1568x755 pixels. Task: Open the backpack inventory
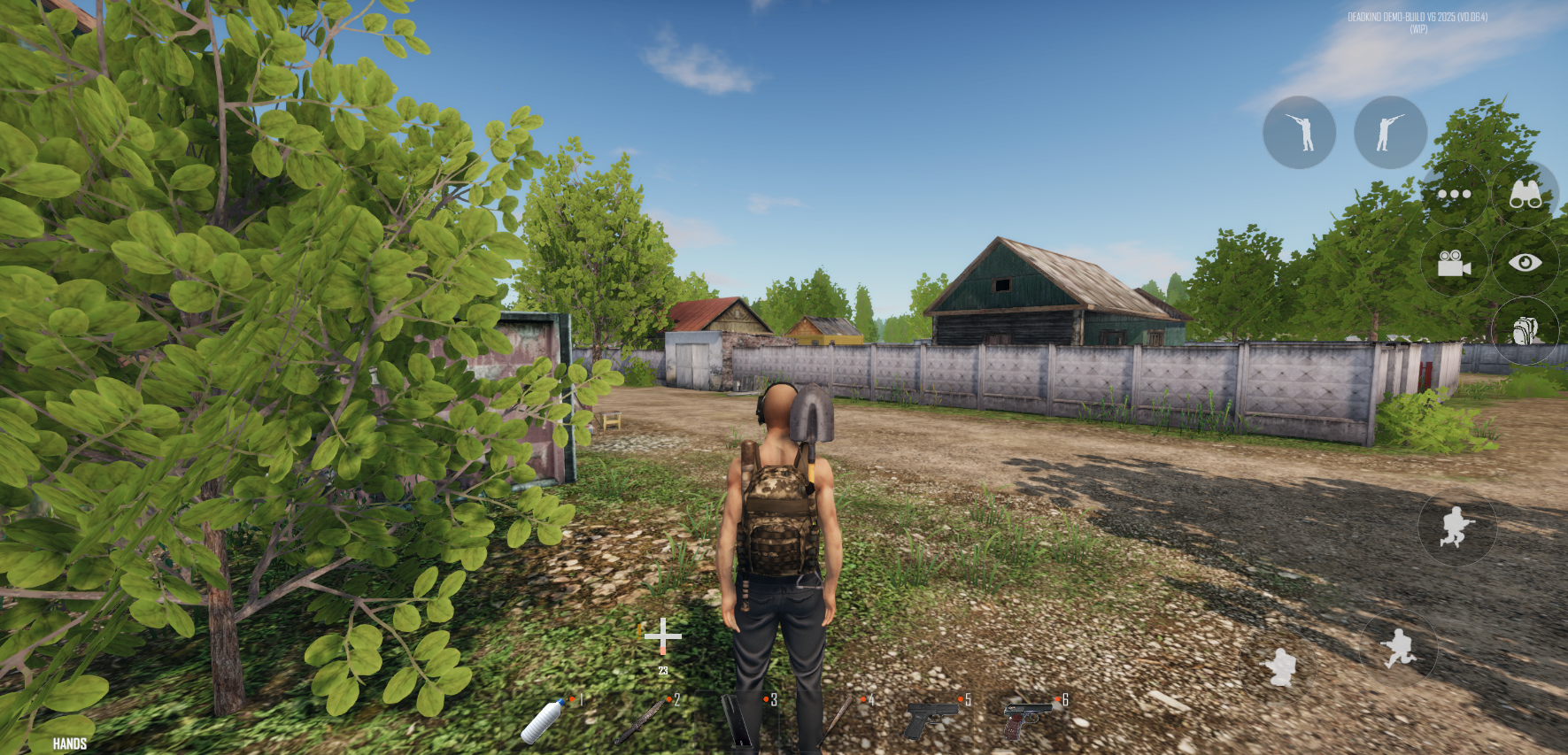tap(1525, 331)
